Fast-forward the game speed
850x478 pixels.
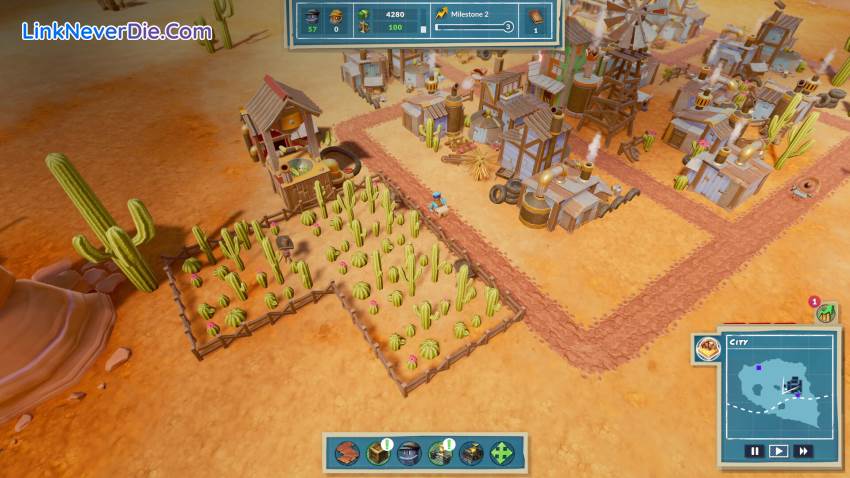[802, 451]
